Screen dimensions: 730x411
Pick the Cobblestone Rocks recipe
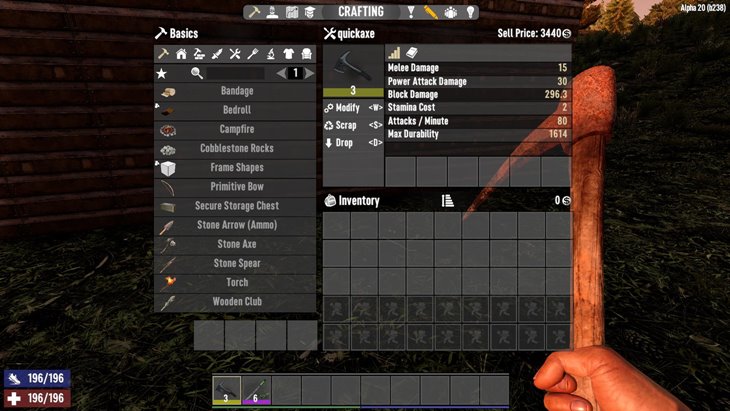(x=236, y=148)
